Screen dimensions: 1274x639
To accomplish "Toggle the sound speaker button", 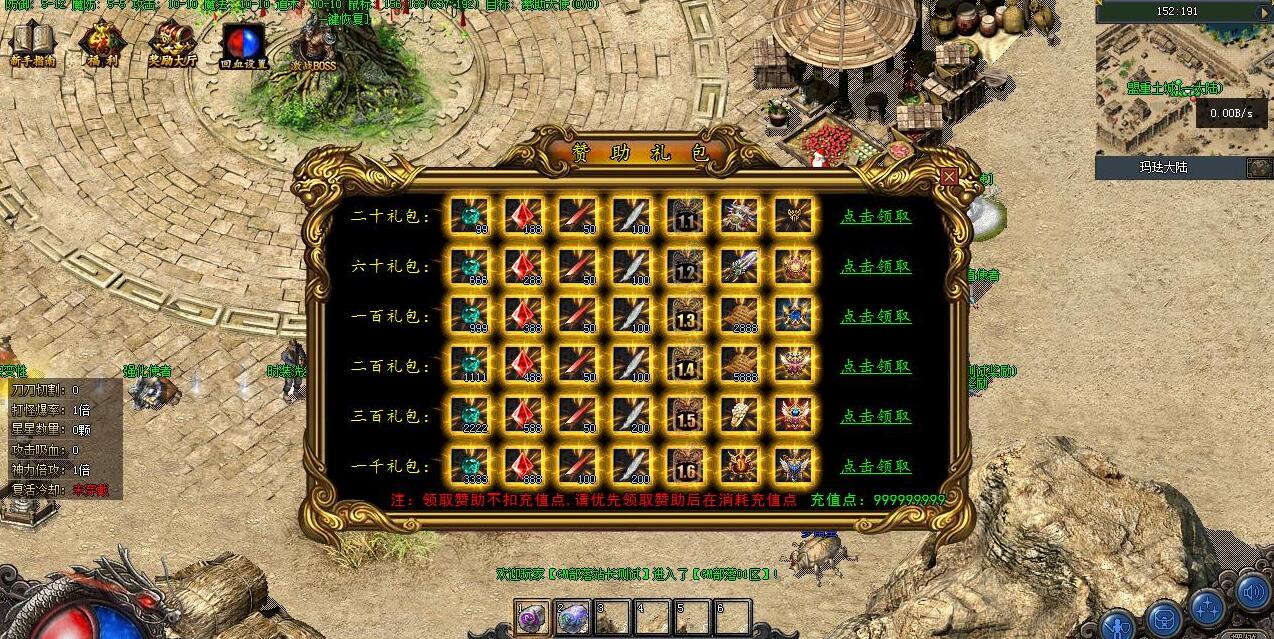I will (x=1252, y=592).
